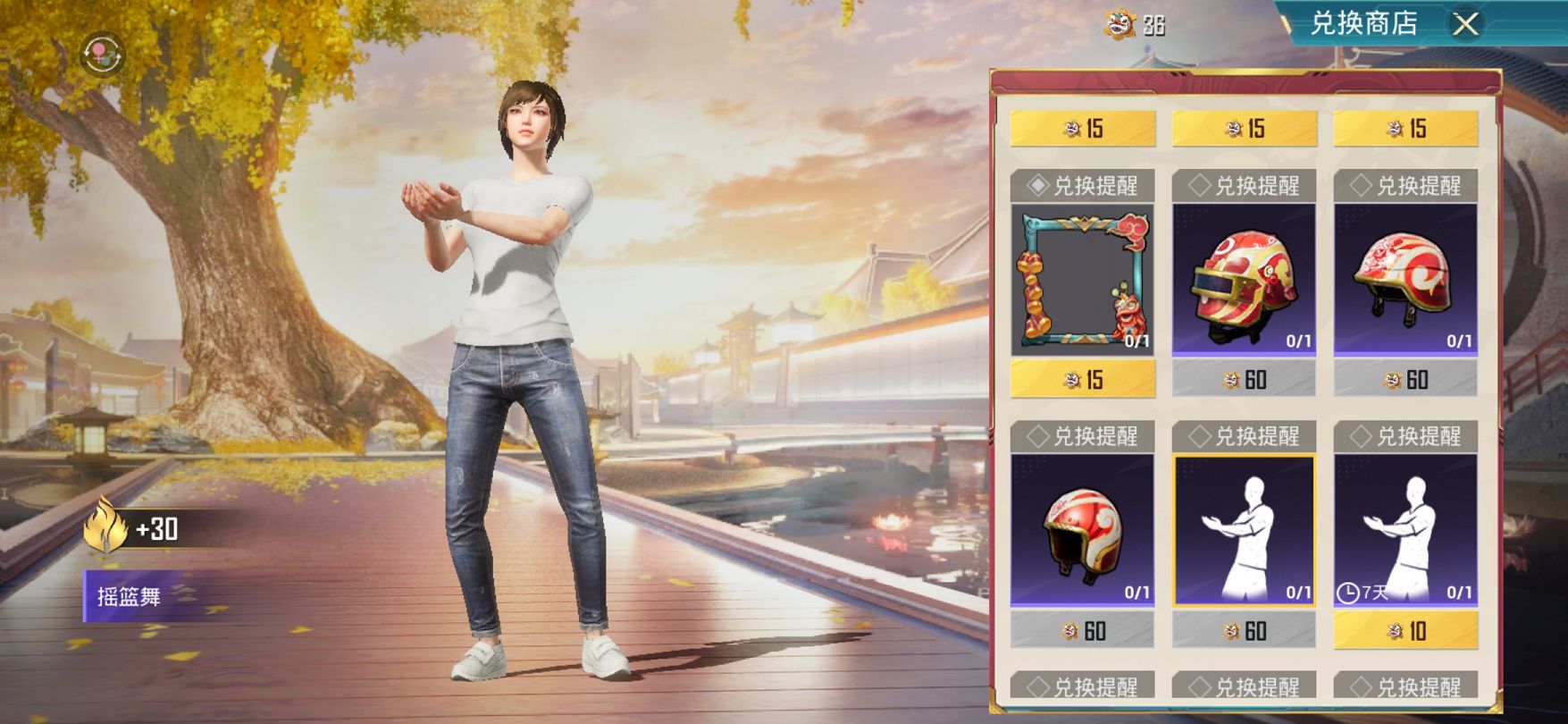The height and width of the screenshot is (724, 1568).
Task: Toggle 兑换提醒 above the avatar frame
Action: click(1083, 186)
